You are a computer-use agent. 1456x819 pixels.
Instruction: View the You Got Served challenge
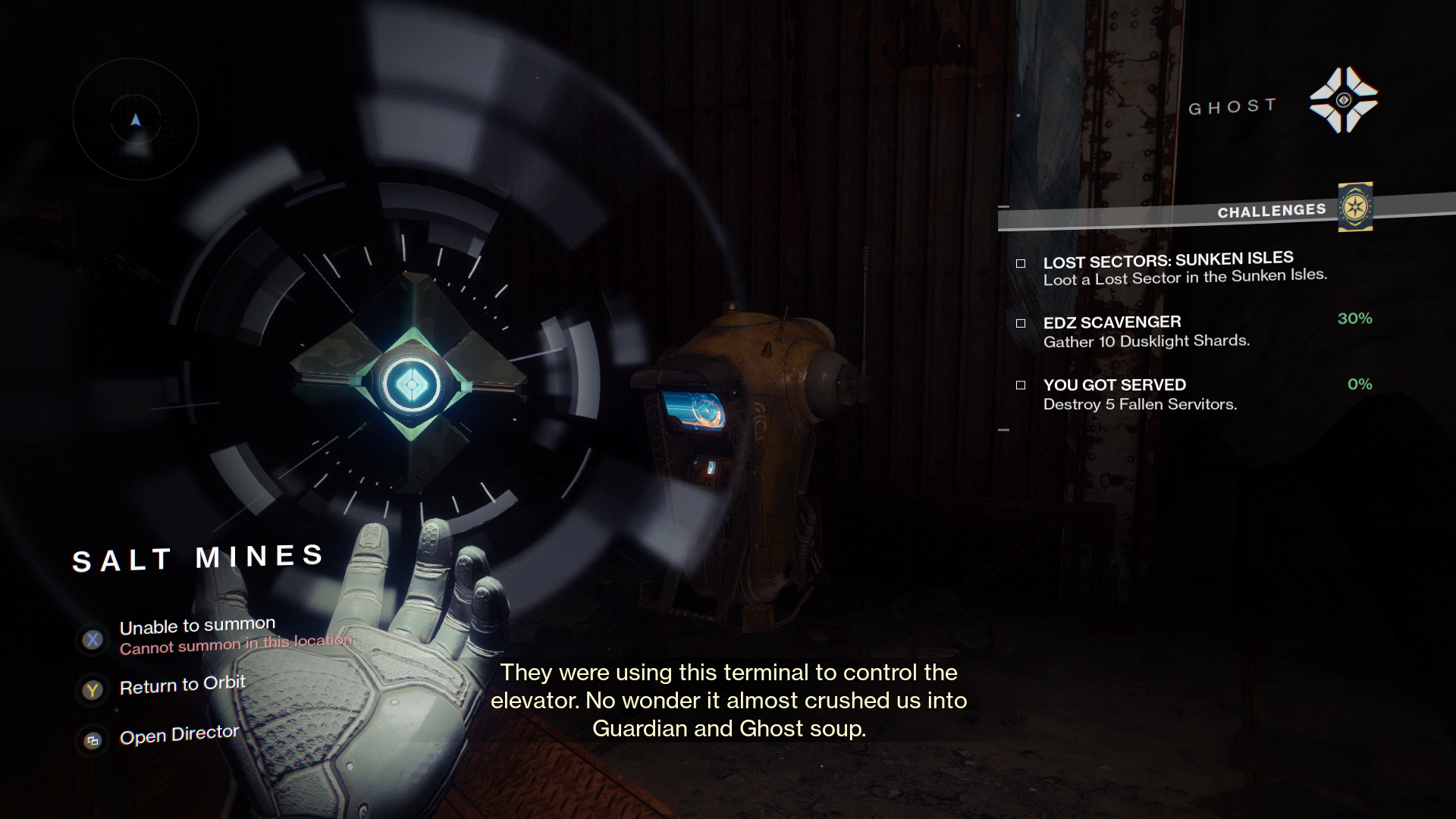tap(1114, 385)
